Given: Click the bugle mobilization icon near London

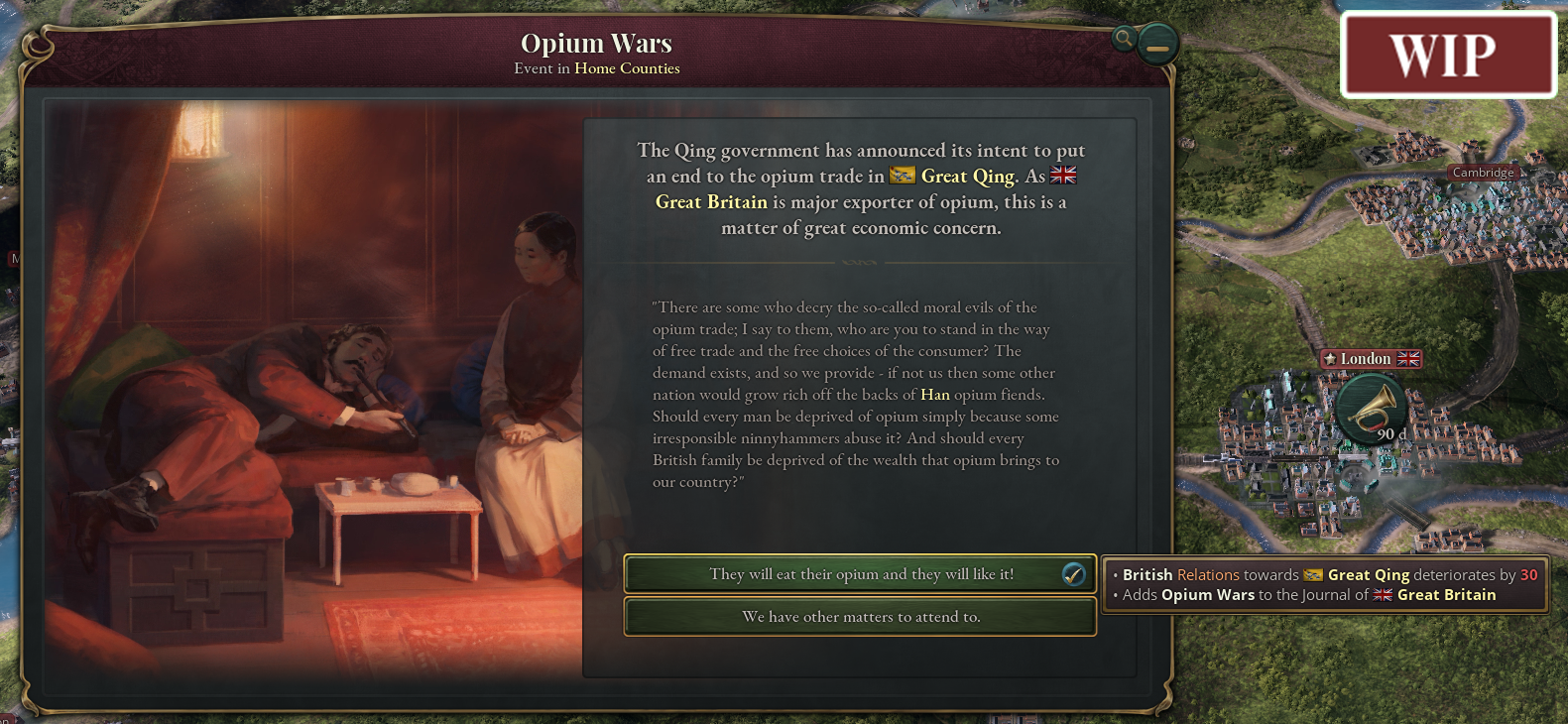Looking at the screenshot, I should 1370,407.
